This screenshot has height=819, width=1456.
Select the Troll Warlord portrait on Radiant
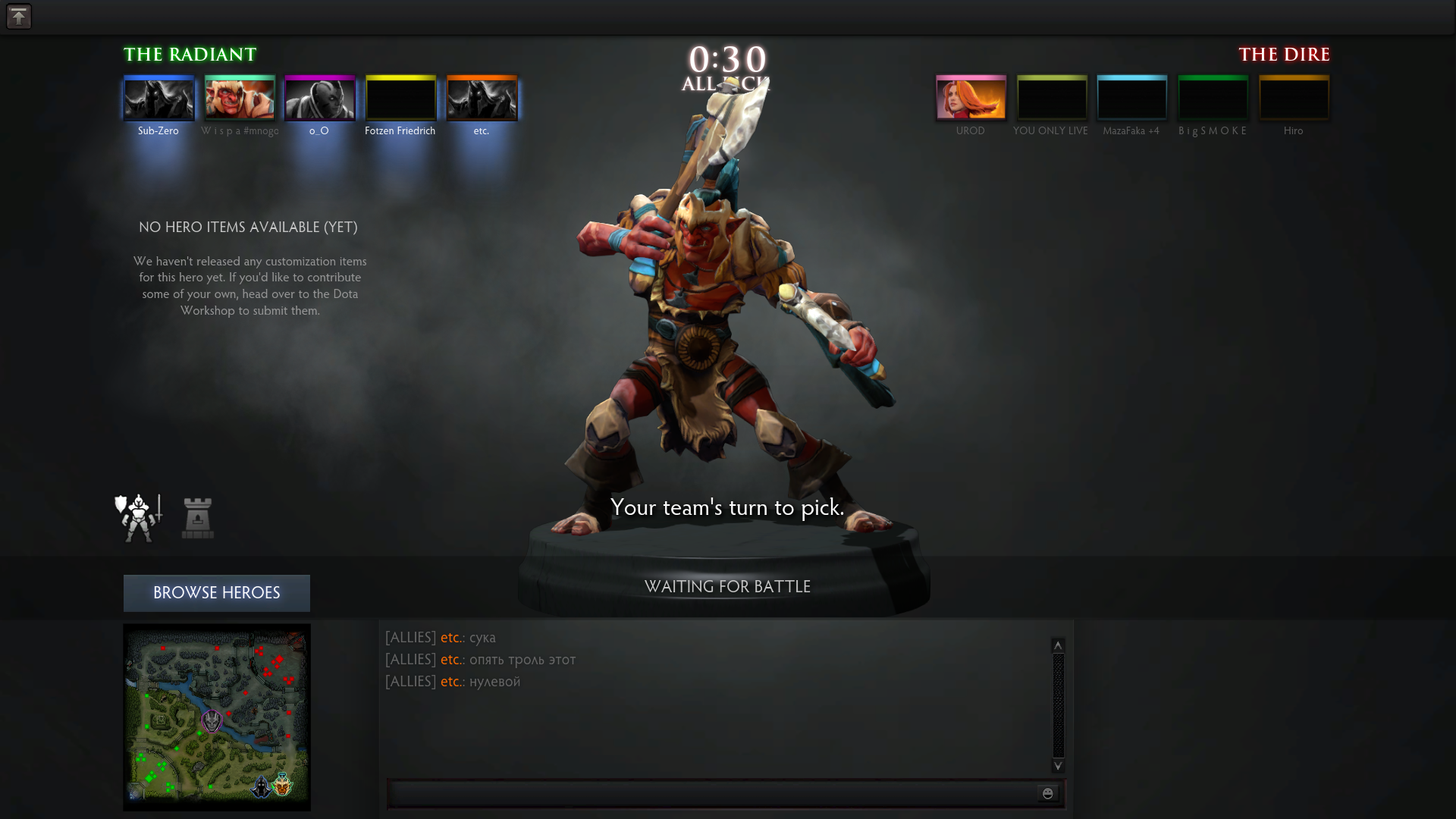click(x=240, y=98)
